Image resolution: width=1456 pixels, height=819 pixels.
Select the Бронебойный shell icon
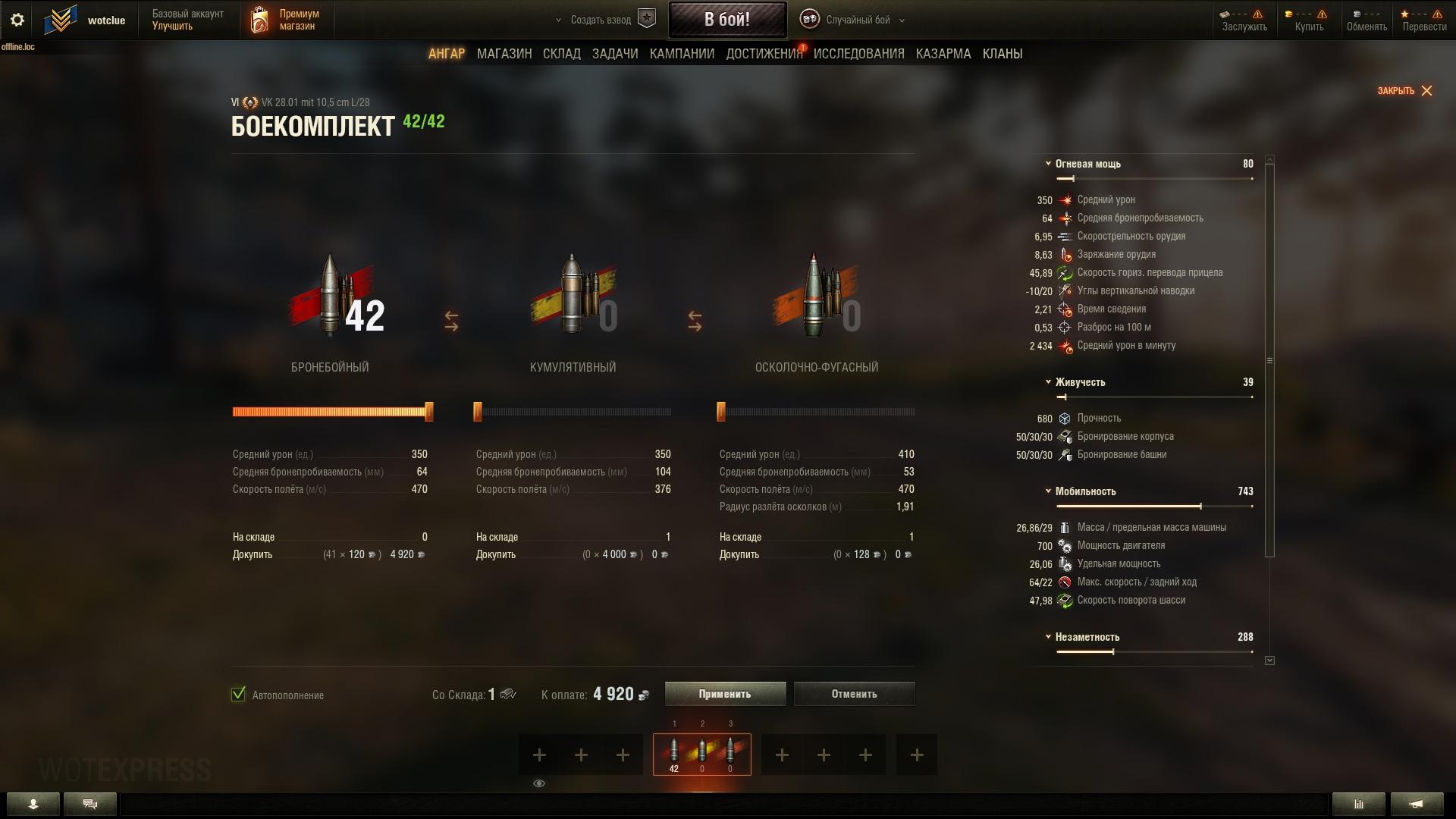[330, 296]
